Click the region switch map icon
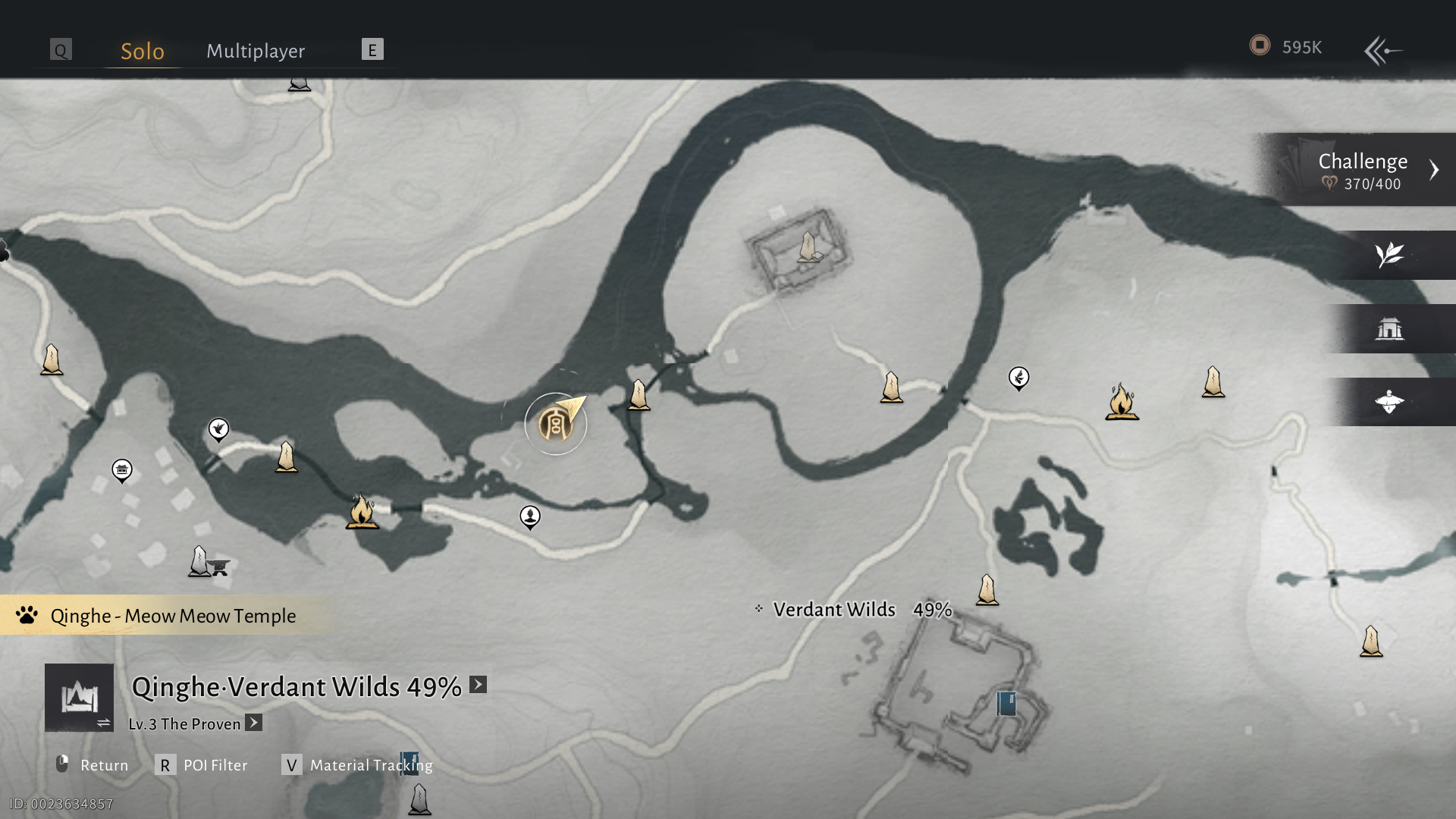 80,698
